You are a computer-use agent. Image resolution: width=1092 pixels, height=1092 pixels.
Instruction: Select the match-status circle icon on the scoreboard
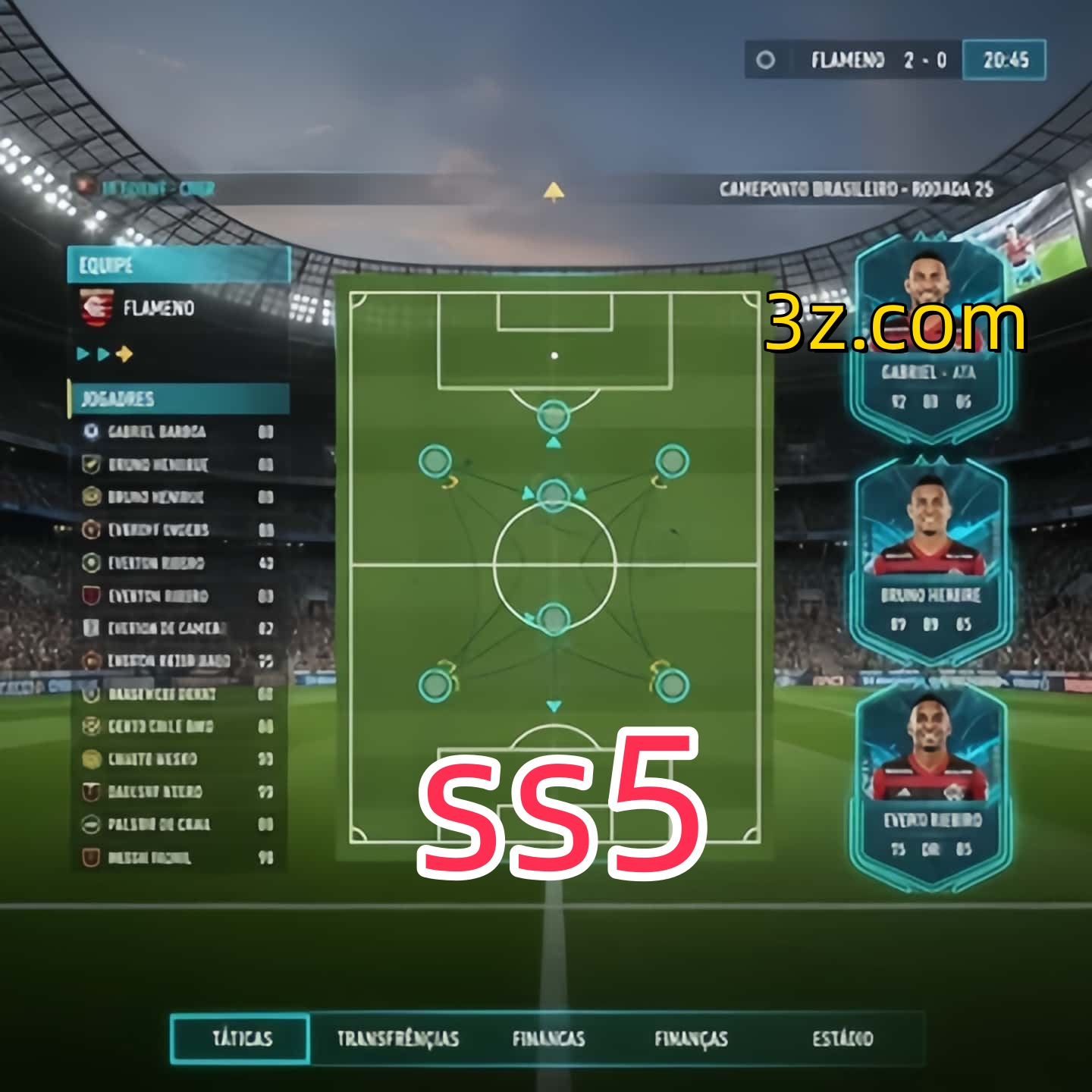coord(767,57)
